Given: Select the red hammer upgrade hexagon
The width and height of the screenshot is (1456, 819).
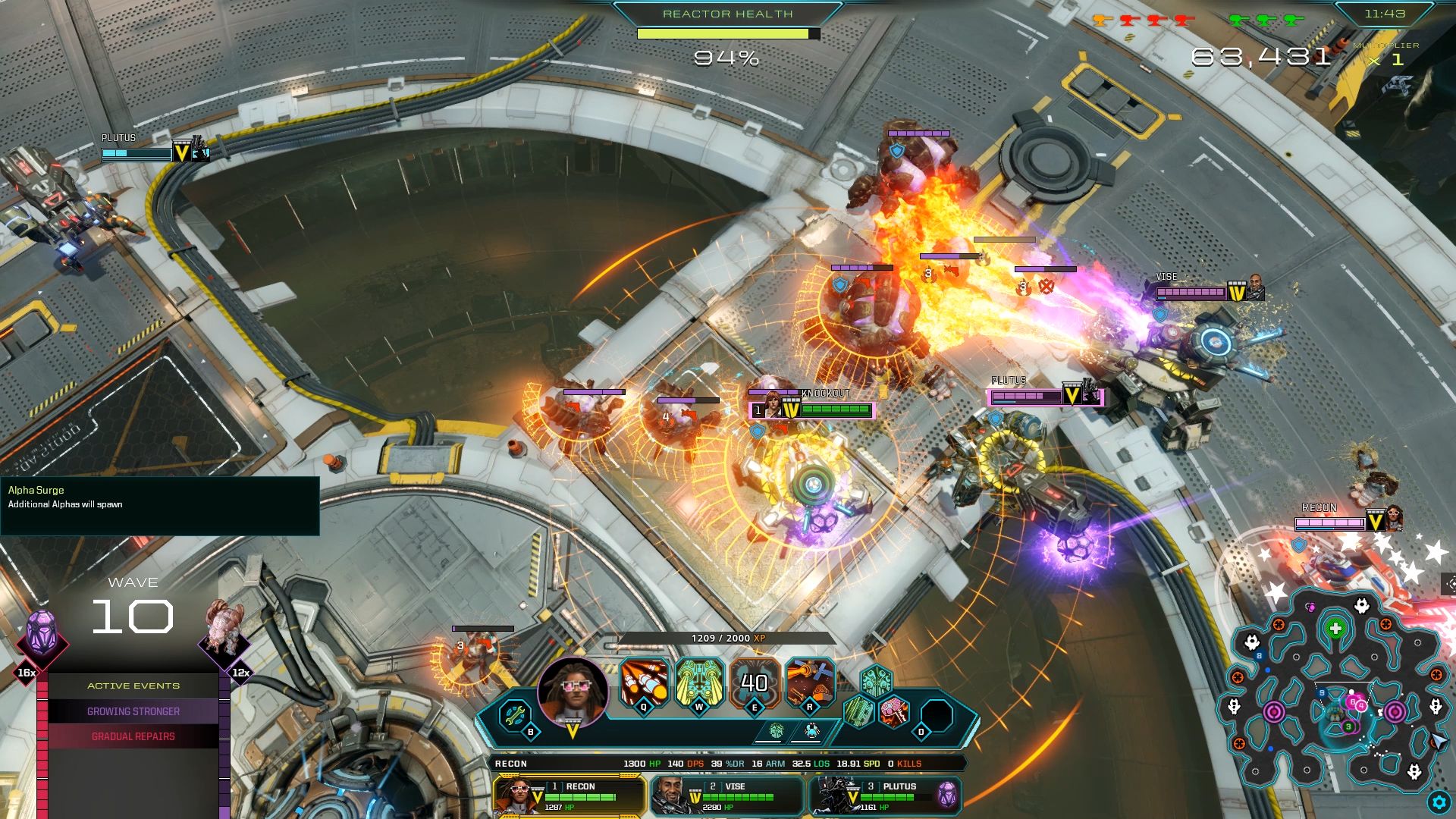Looking at the screenshot, I should (894, 712).
